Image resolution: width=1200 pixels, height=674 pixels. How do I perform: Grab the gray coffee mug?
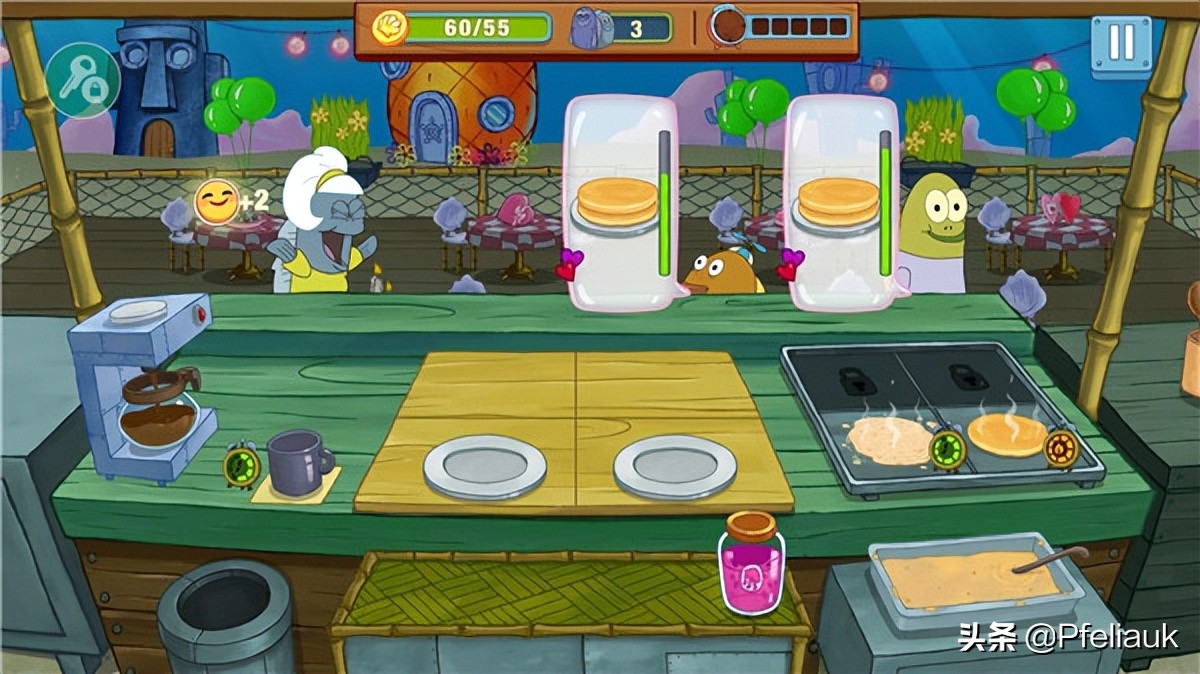point(297,462)
